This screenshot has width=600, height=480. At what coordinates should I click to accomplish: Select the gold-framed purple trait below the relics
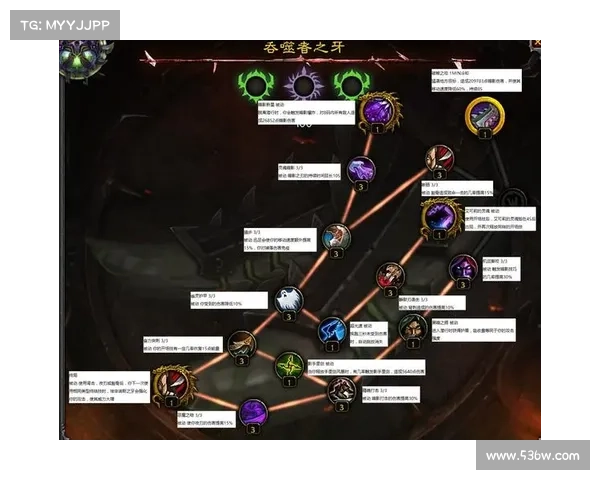click(x=378, y=110)
